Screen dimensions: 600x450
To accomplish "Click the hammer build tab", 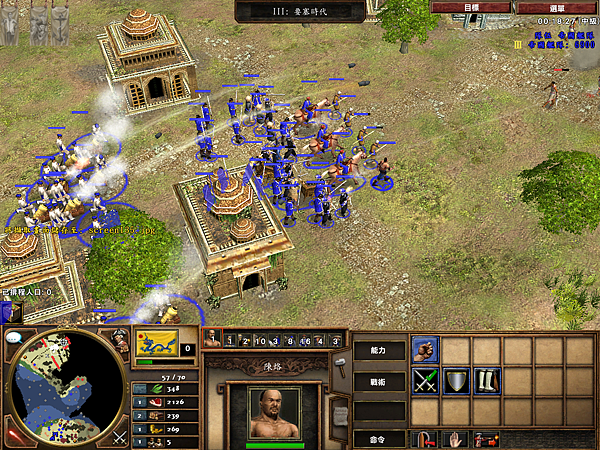I will tap(341, 361).
